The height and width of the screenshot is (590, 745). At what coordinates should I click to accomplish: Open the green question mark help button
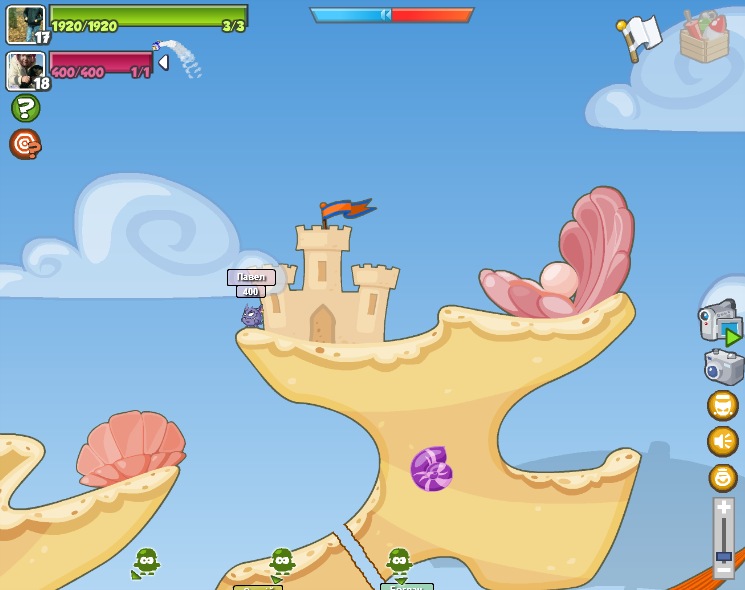[25, 108]
